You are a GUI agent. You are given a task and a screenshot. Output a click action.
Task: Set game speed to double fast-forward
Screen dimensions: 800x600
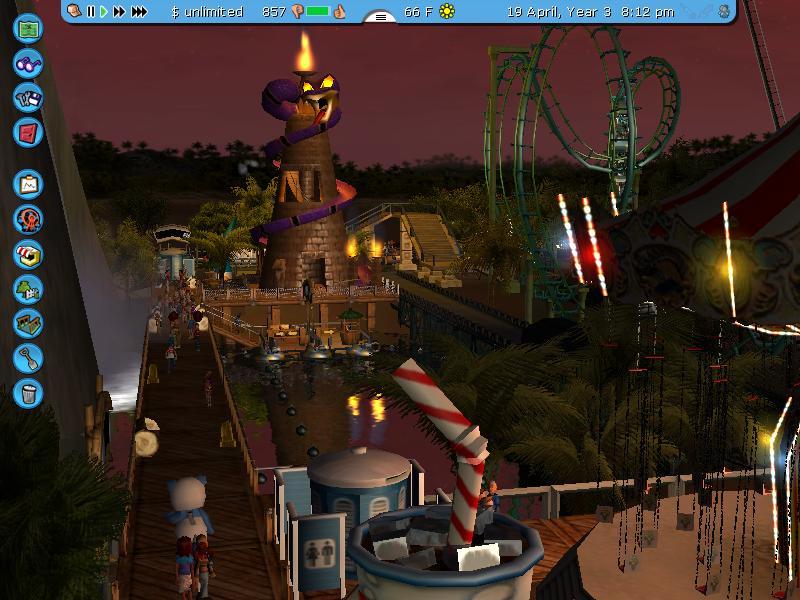click(119, 12)
